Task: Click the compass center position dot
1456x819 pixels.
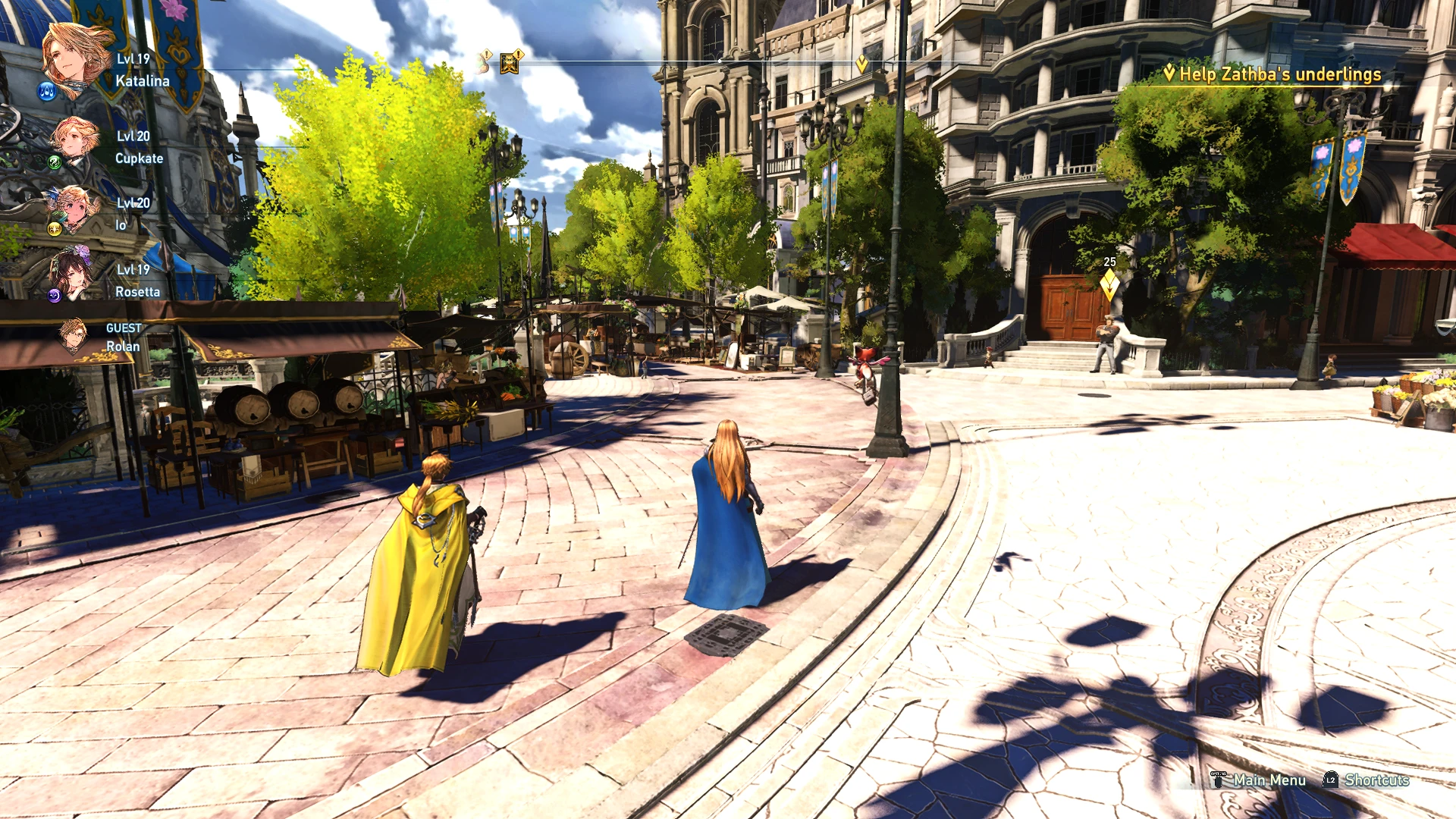Action: click(720, 61)
